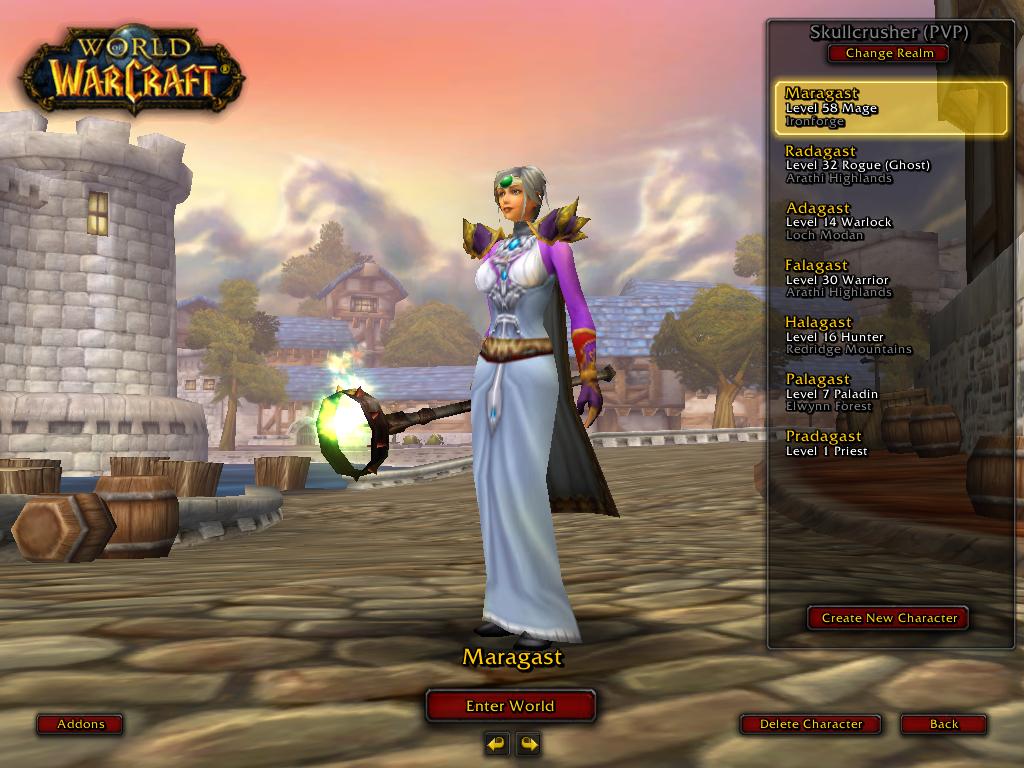Screen dimensions: 1024x768
Task: Go back with the Back button
Action: click(x=943, y=724)
